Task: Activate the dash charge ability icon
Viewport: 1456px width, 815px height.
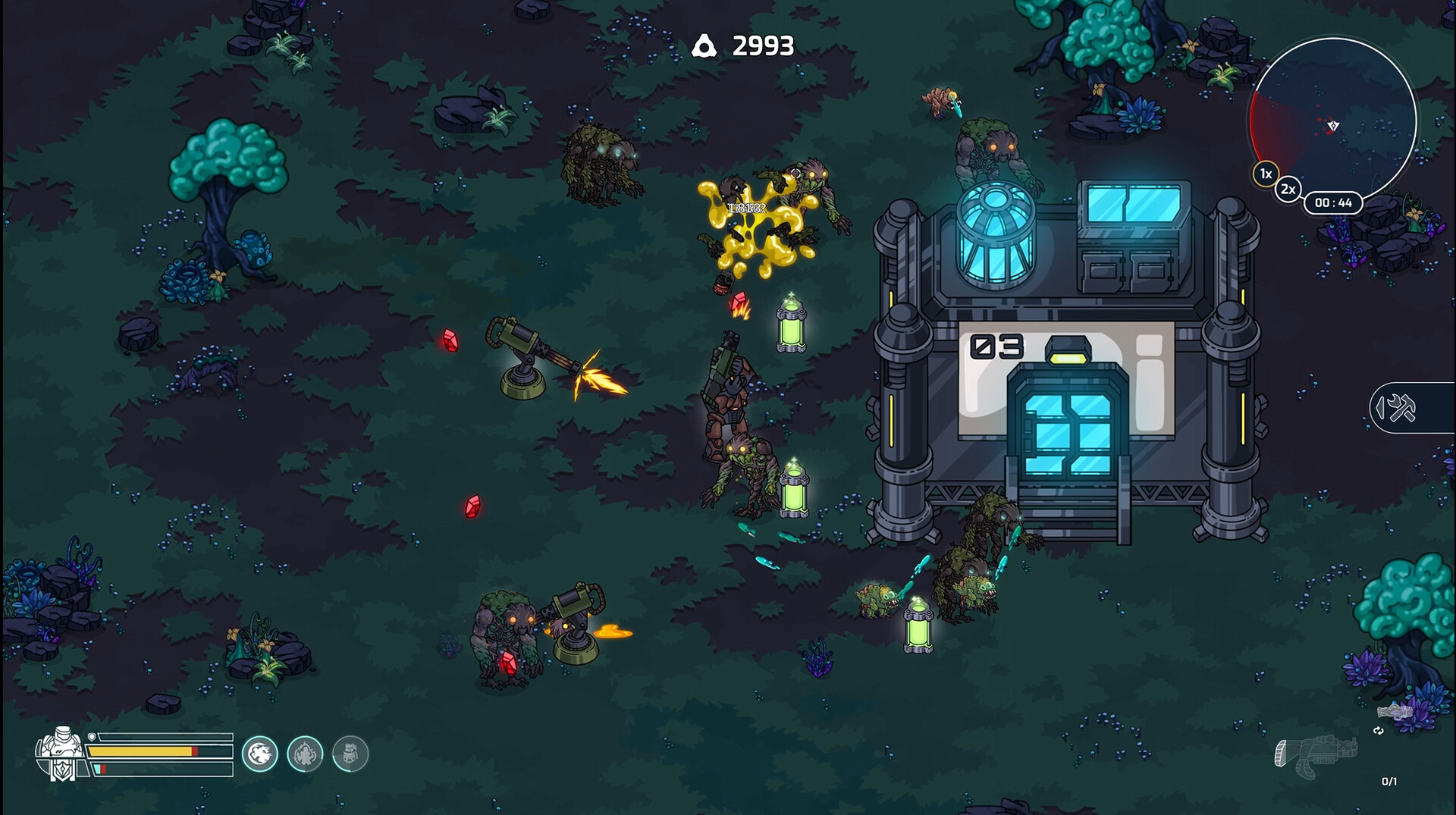Action: point(259,754)
